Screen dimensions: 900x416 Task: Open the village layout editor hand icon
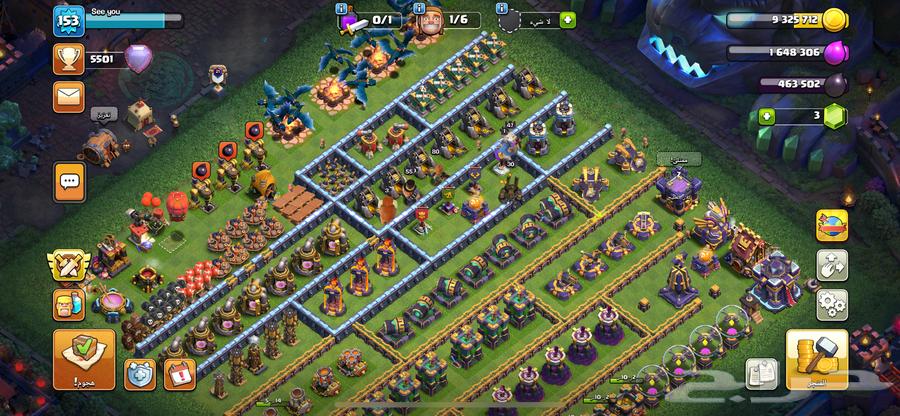[831, 264]
